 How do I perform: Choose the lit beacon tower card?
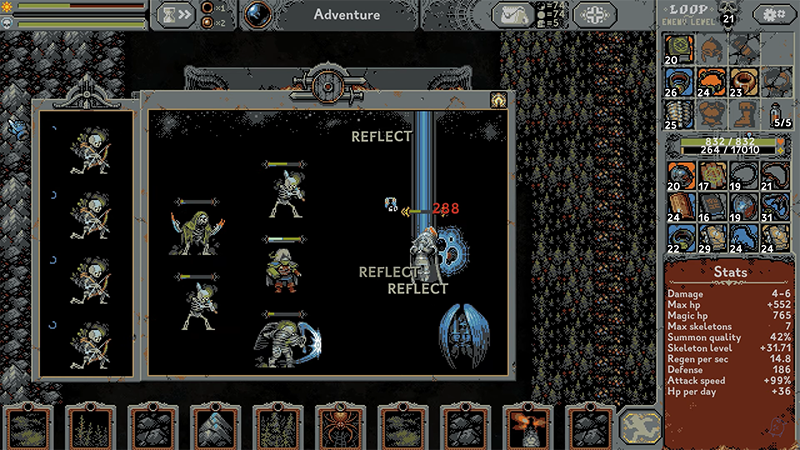pyautogui.click(x=524, y=427)
